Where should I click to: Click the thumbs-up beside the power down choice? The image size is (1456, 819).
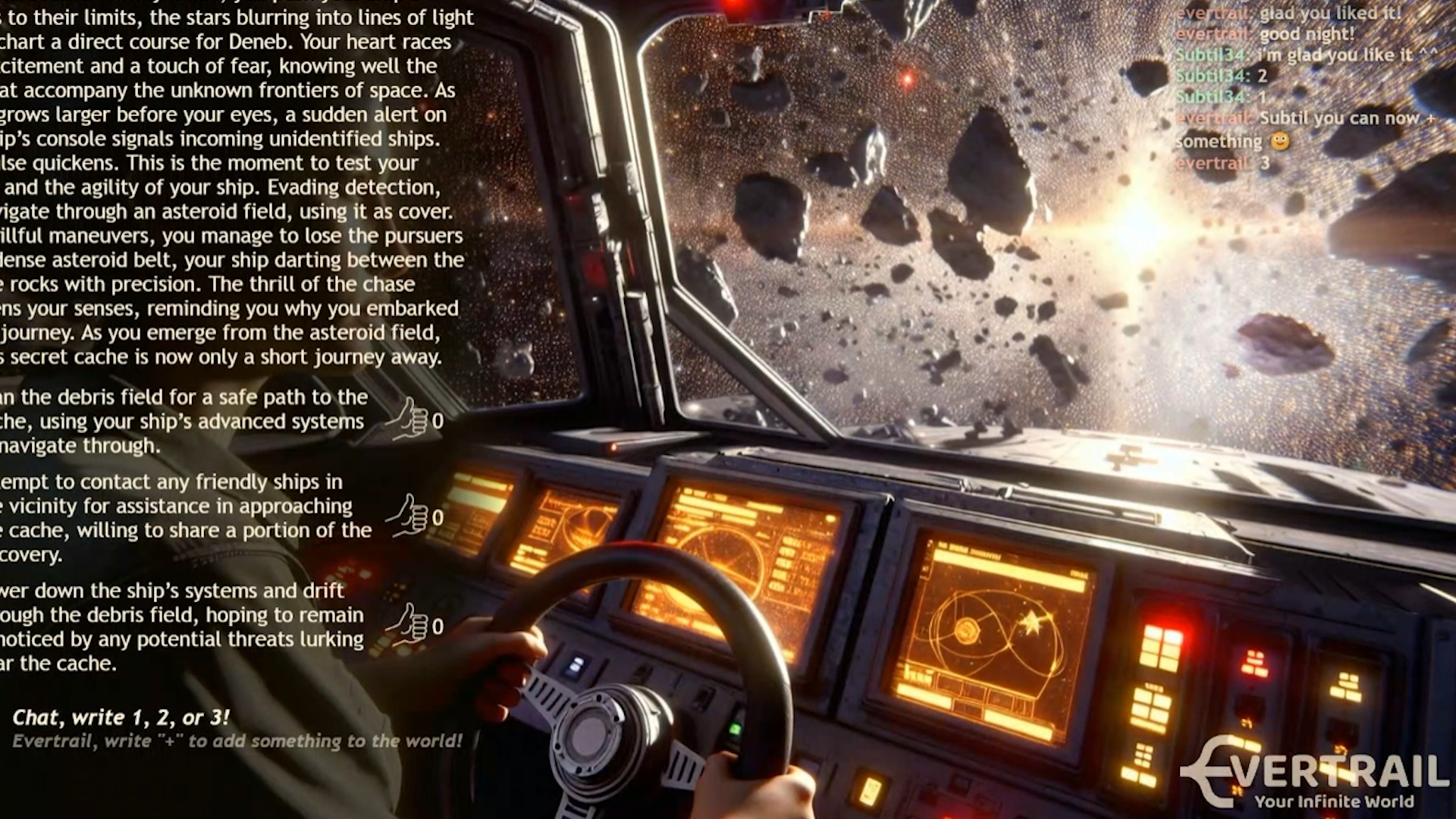[x=407, y=625]
